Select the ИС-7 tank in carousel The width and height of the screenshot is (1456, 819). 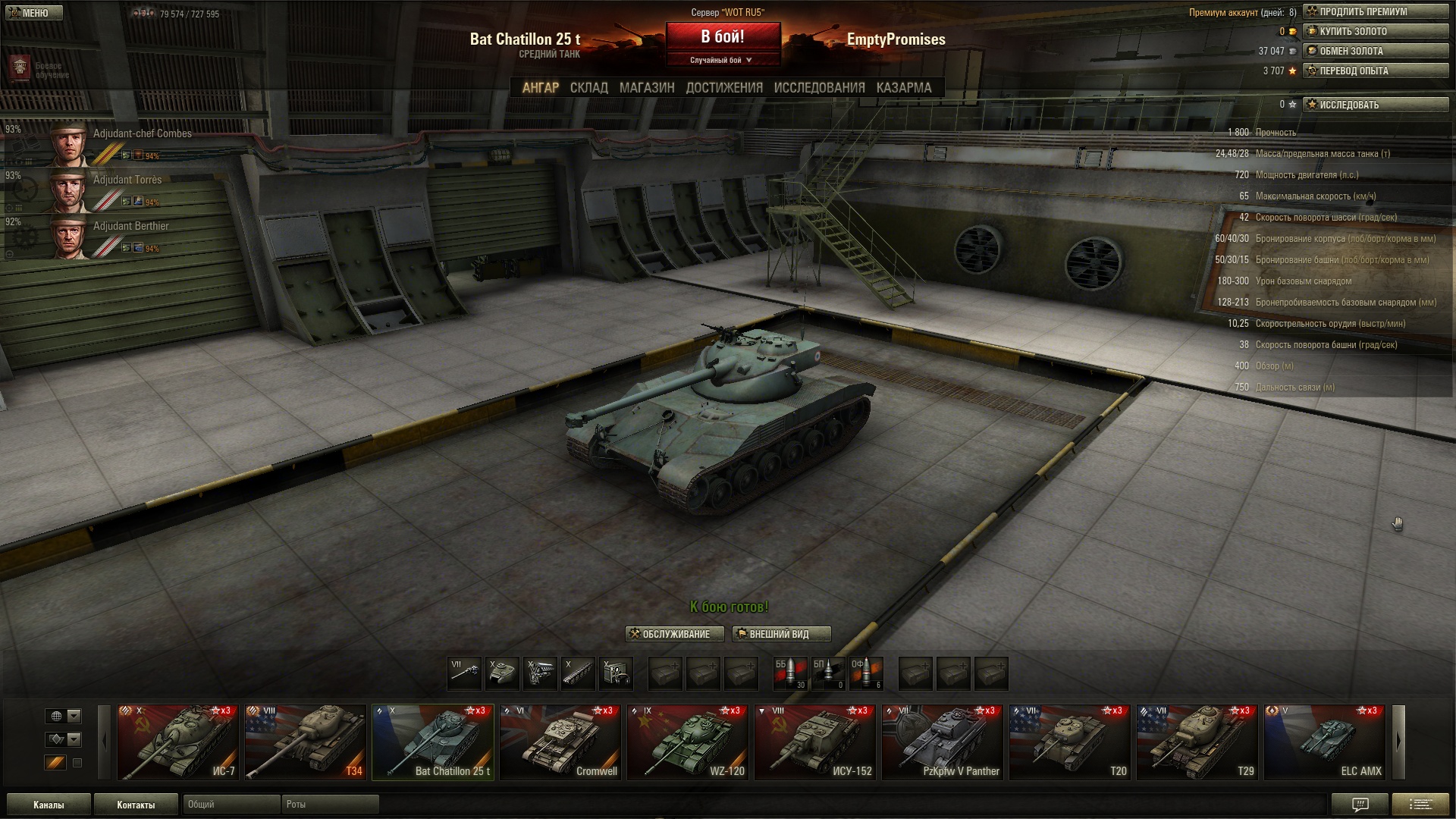[x=177, y=742]
